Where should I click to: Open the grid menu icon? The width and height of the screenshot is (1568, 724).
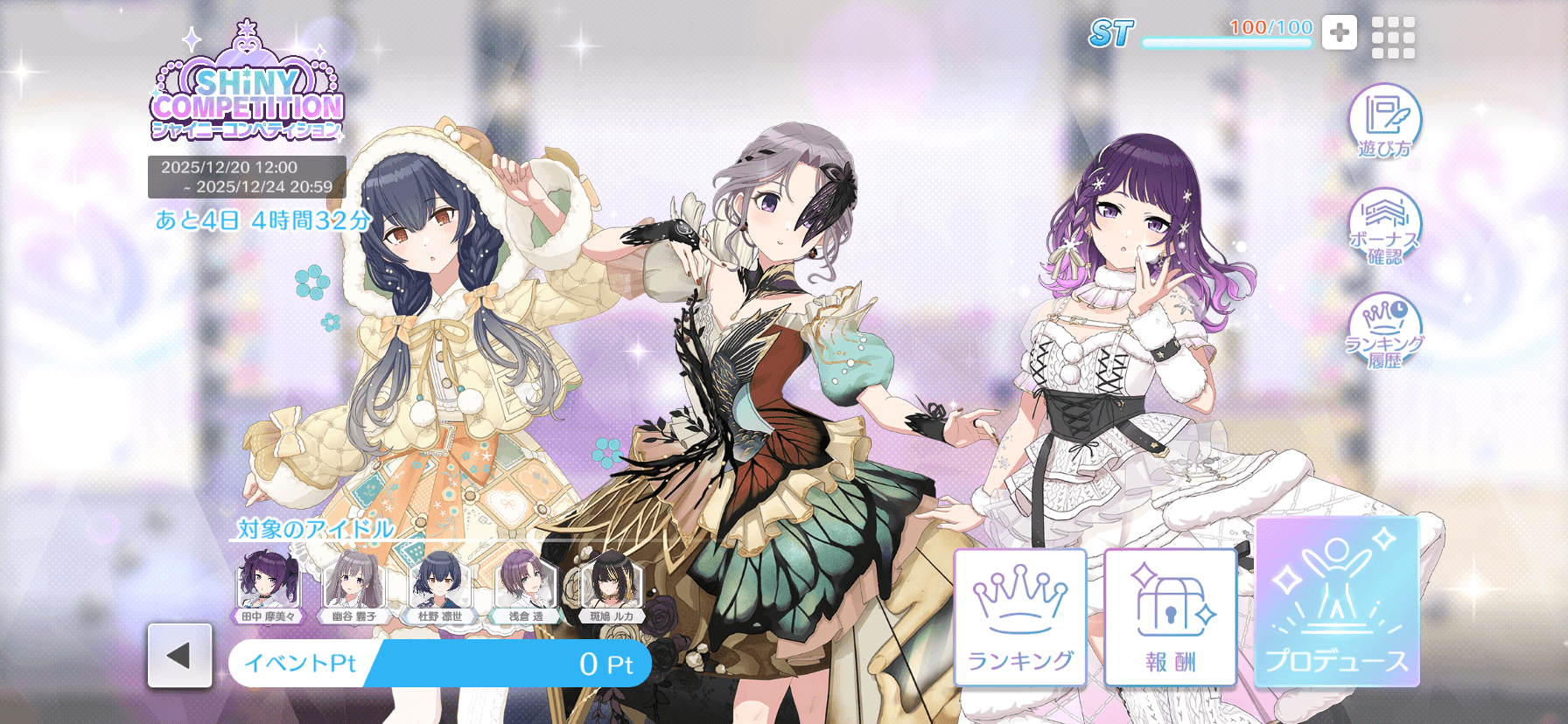[x=1393, y=38]
